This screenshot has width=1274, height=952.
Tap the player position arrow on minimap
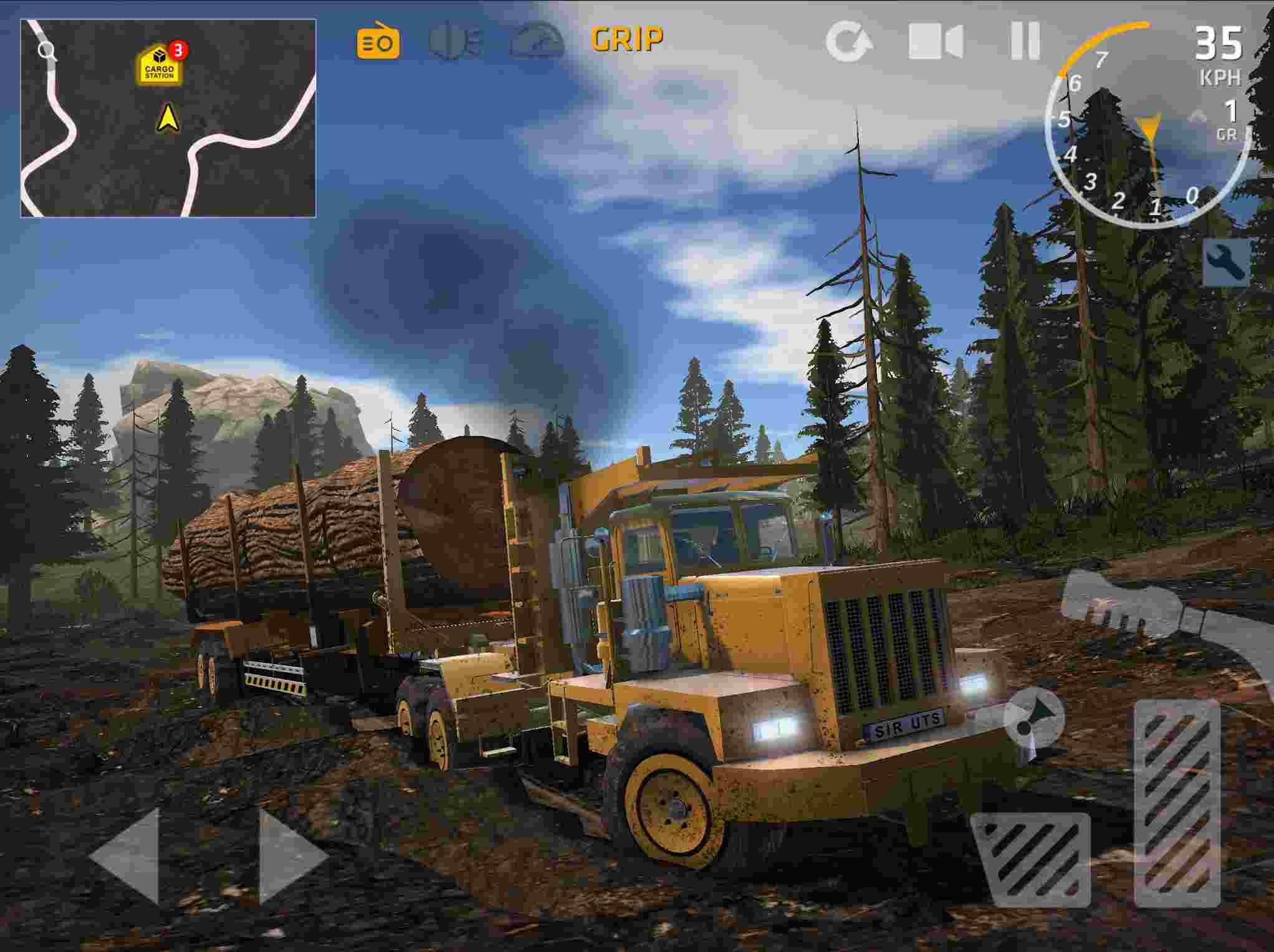166,118
